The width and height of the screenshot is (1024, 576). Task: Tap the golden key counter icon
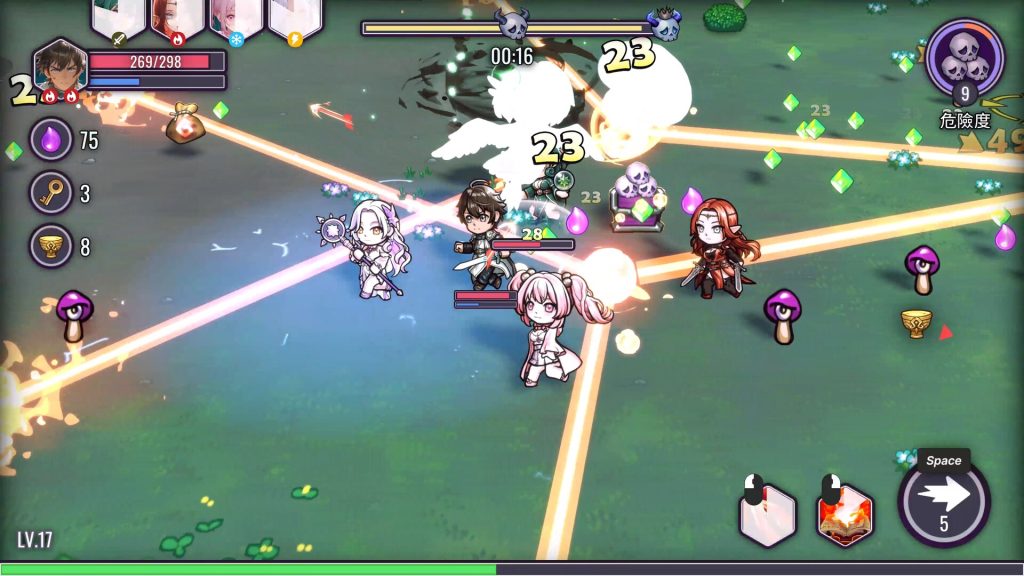tap(50, 193)
